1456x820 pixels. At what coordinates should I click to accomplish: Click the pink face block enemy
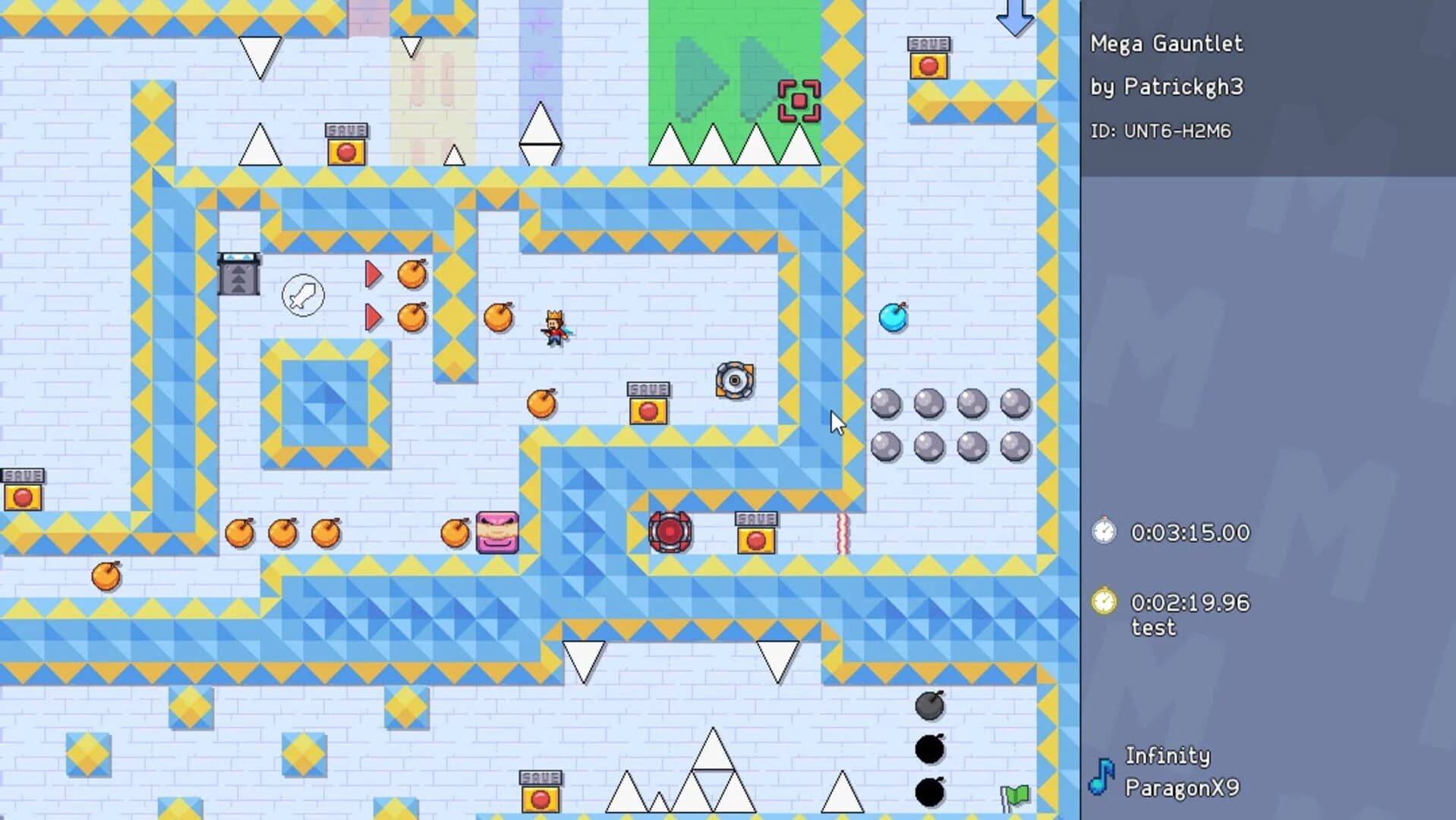pyautogui.click(x=497, y=531)
